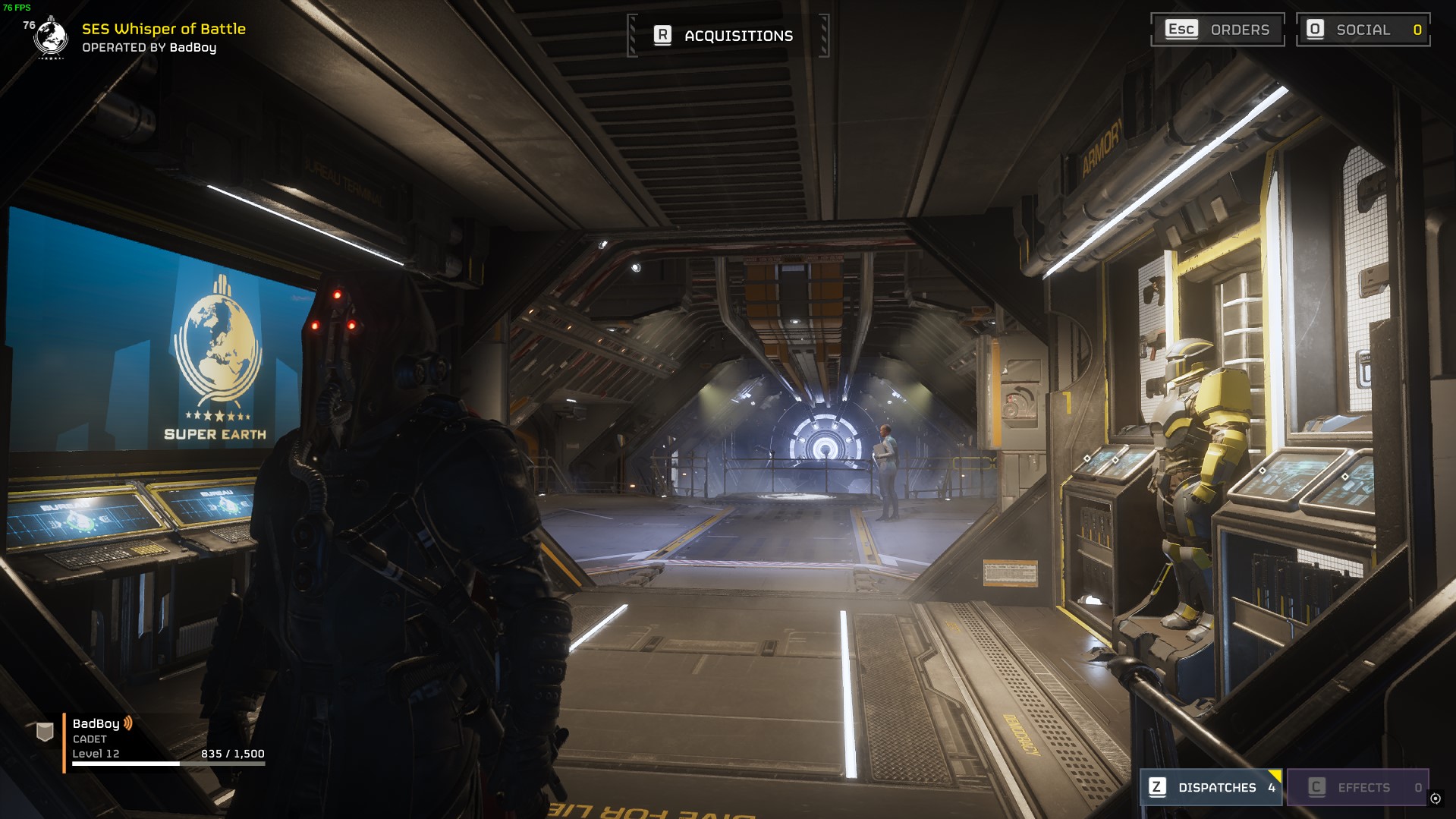Open the Orders menu

point(1217,30)
